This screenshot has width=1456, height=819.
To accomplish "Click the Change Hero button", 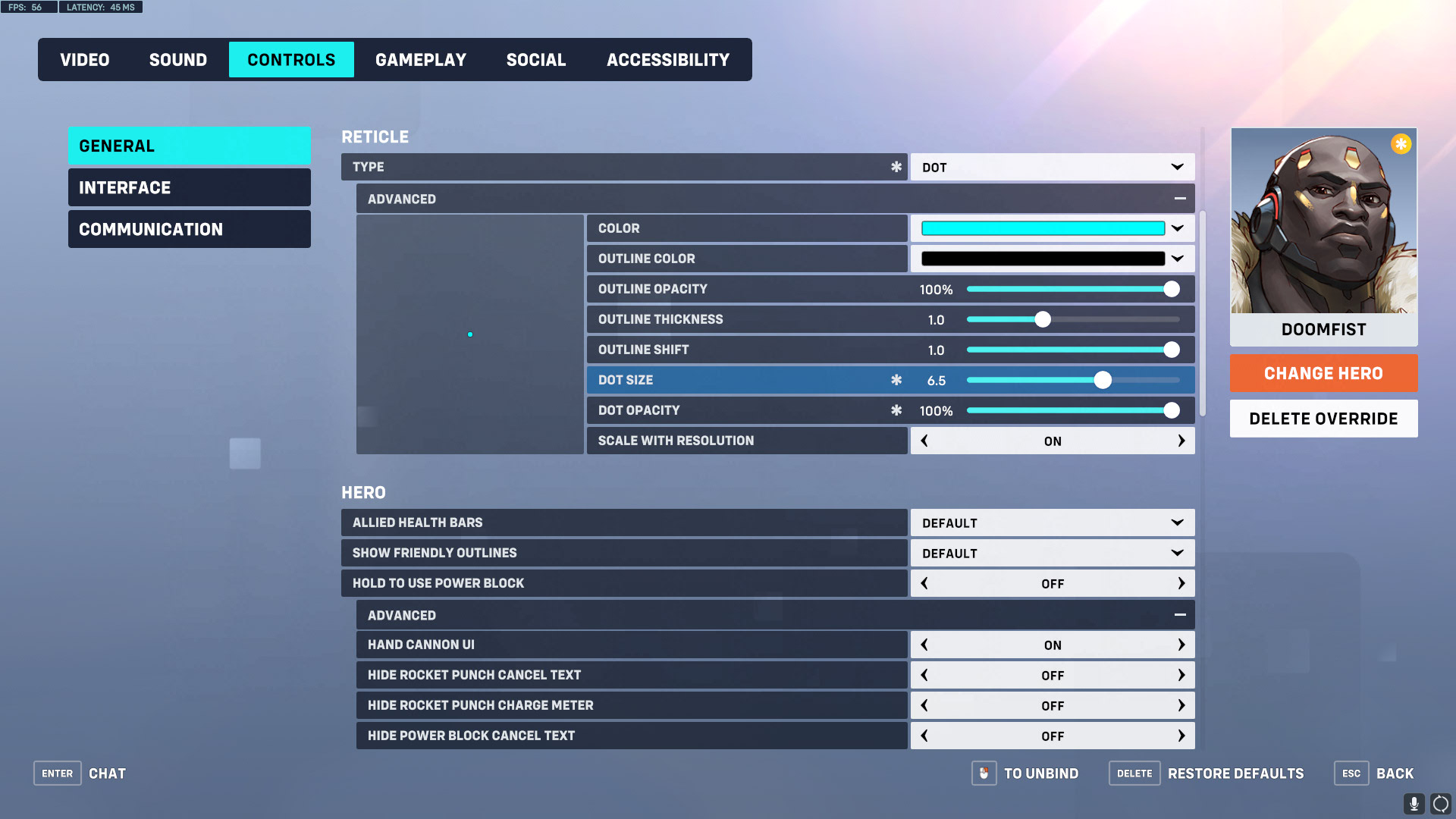I will pyautogui.click(x=1323, y=373).
